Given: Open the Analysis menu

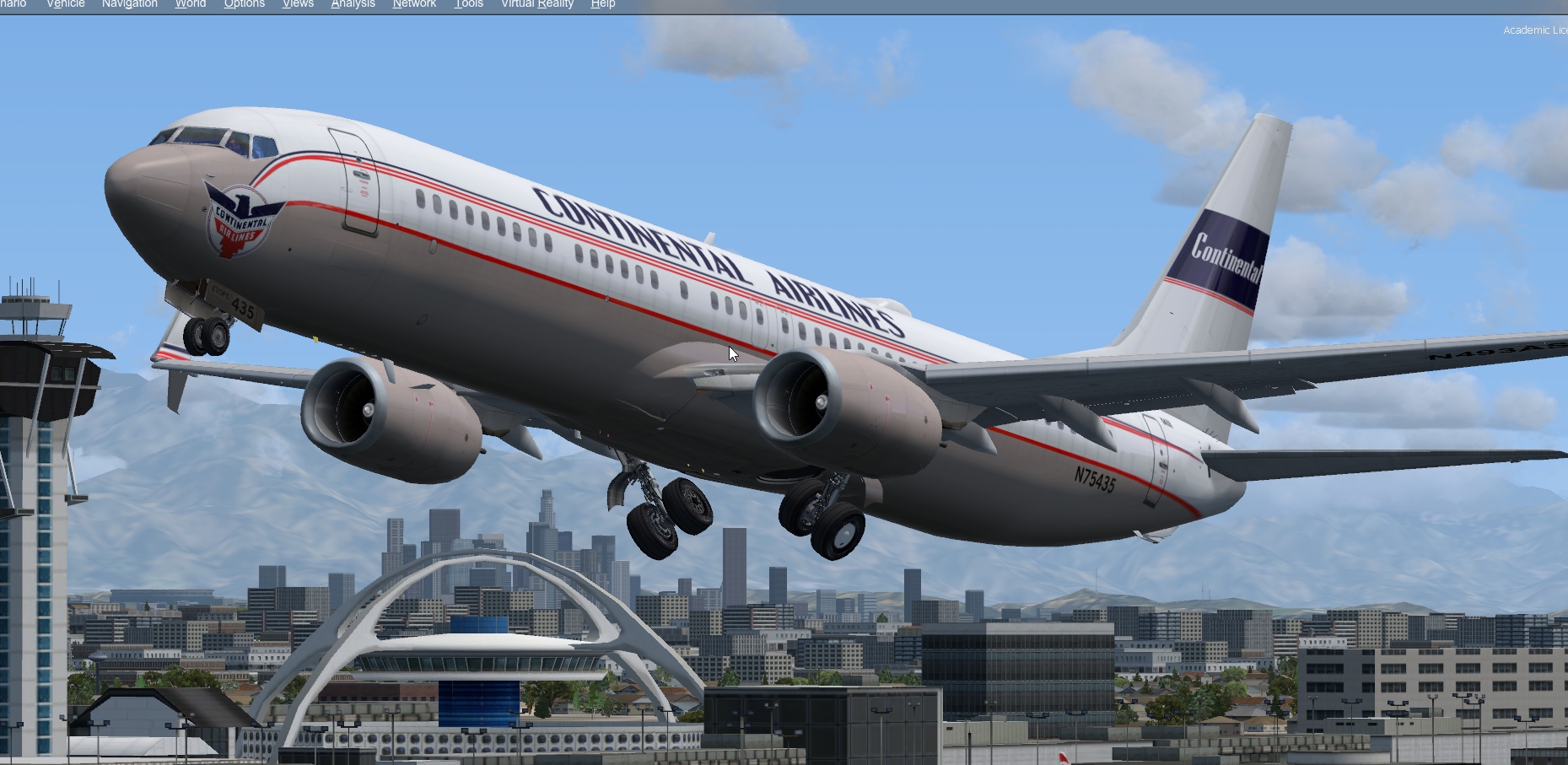Looking at the screenshot, I should (352, 4).
